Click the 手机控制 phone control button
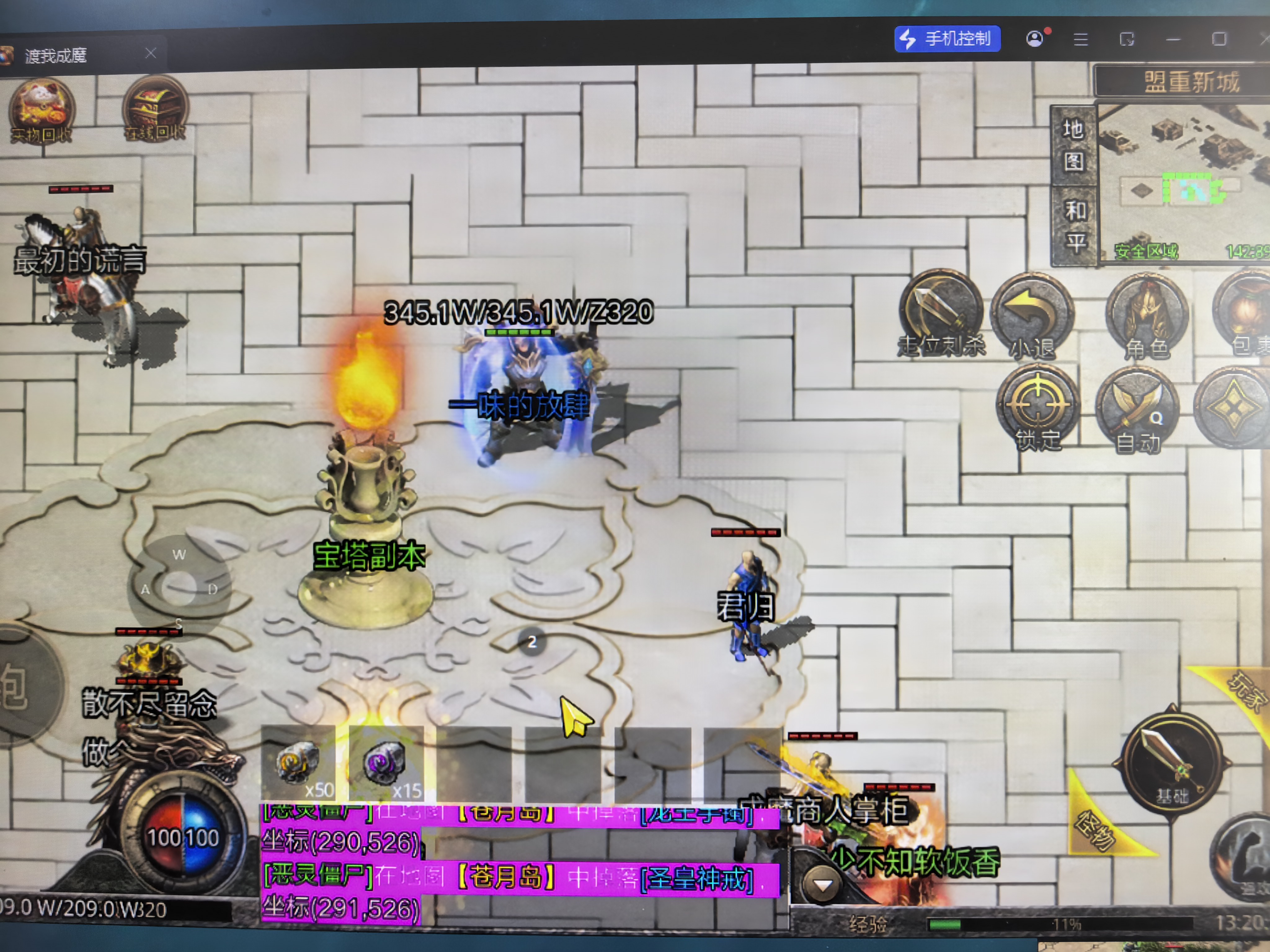The width and height of the screenshot is (1270, 952). point(947,39)
